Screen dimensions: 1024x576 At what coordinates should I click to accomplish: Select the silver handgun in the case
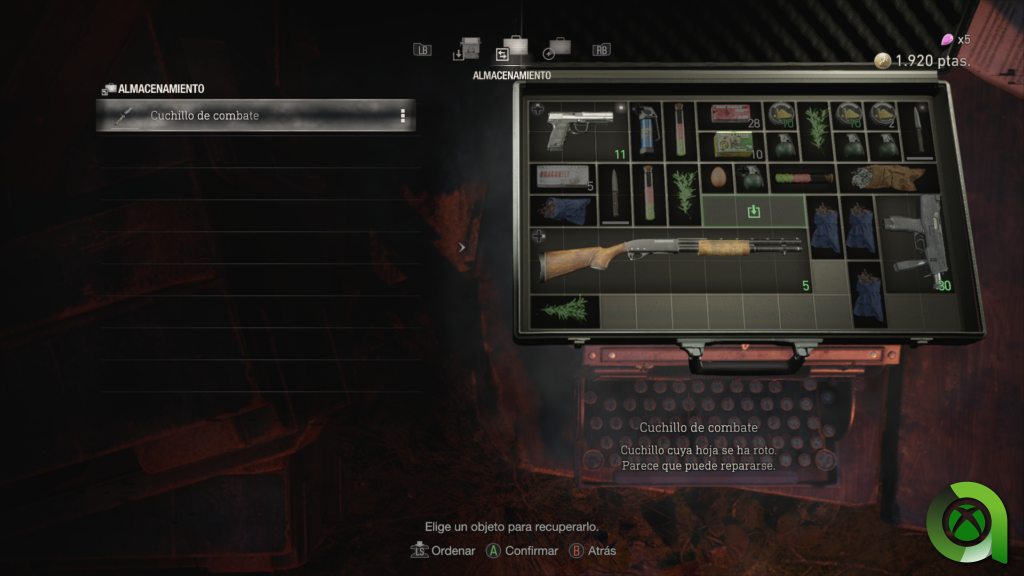(579, 130)
